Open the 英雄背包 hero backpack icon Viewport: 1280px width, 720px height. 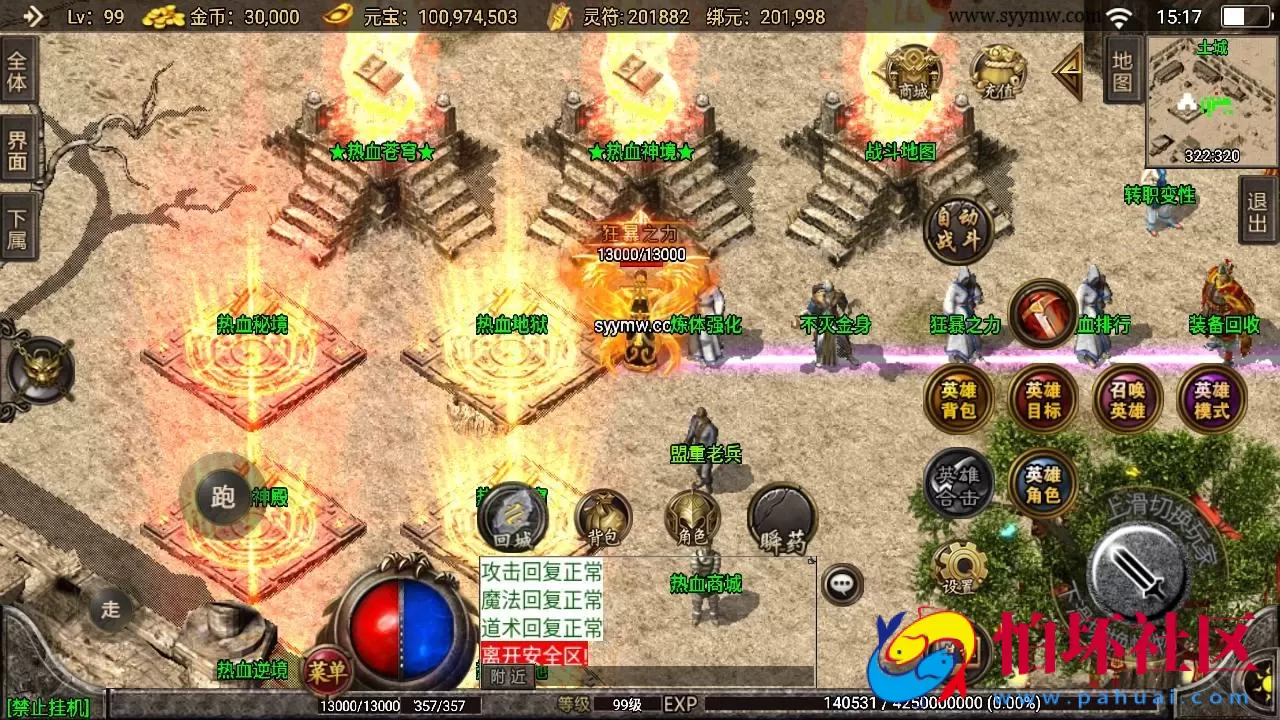coord(957,399)
